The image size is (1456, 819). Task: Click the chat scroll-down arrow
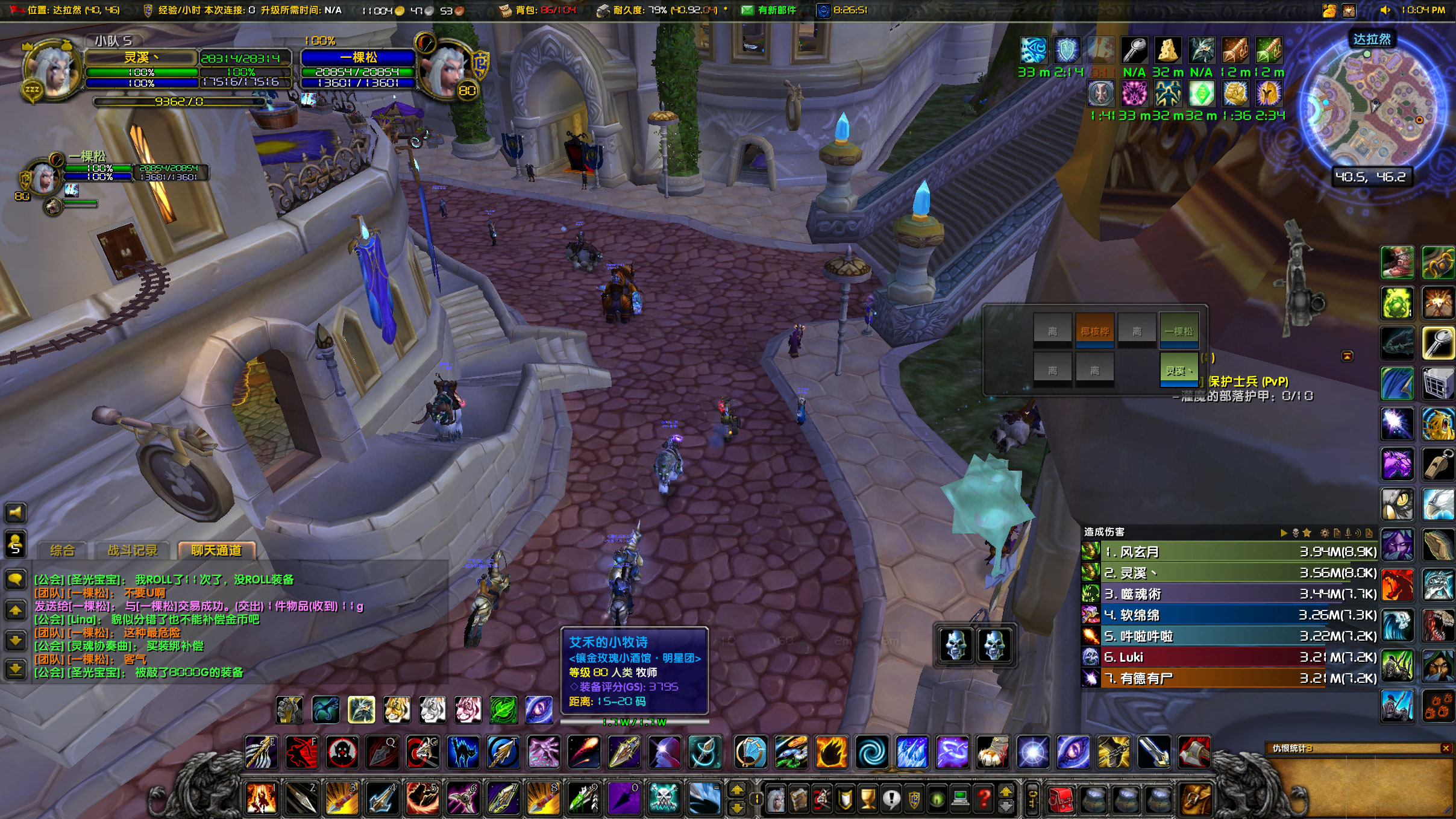[x=16, y=638]
